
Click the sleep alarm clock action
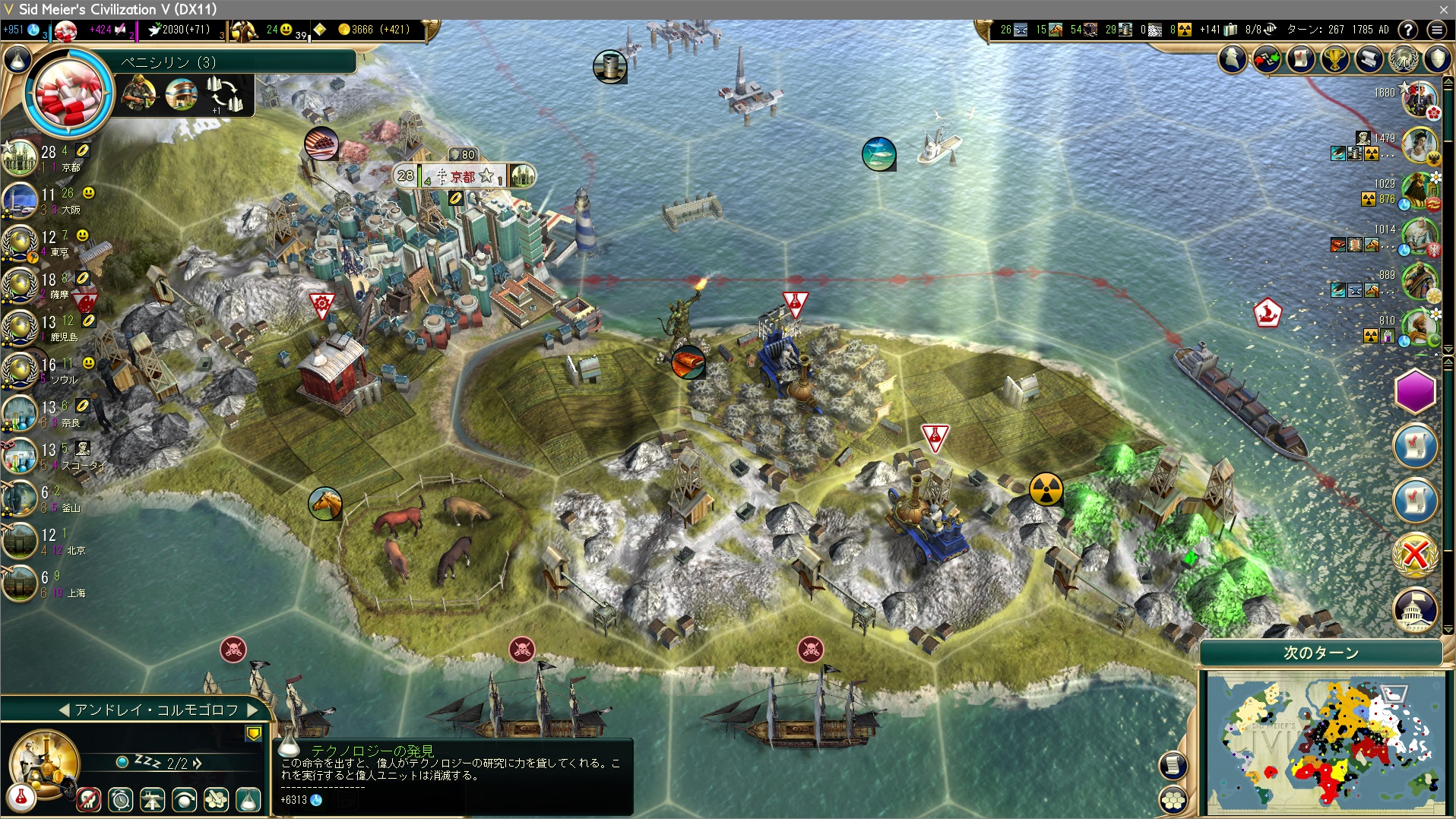coord(121,799)
